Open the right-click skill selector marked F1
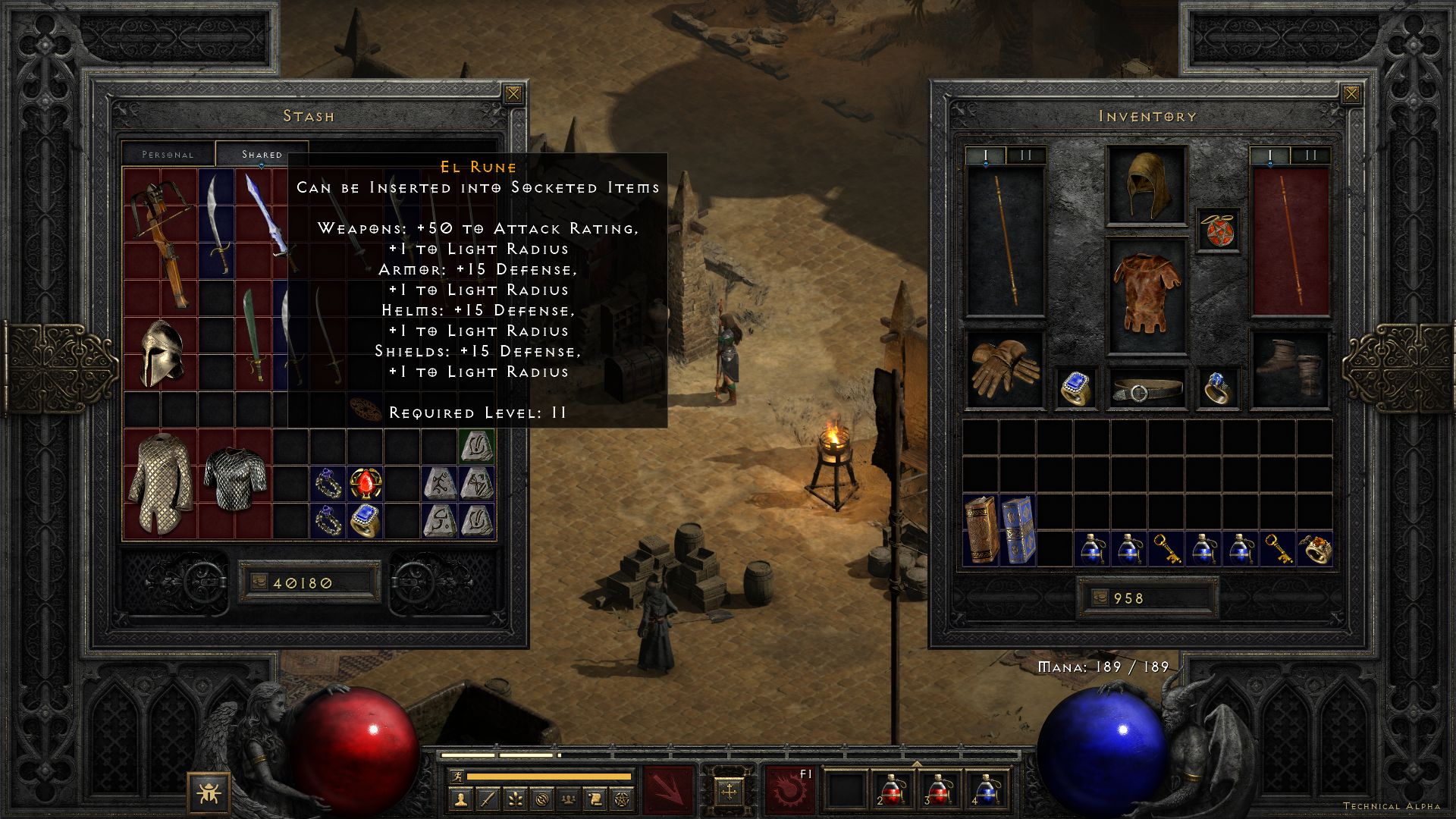Image resolution: width=1456 pixels, height=819 pixels. 789,789
